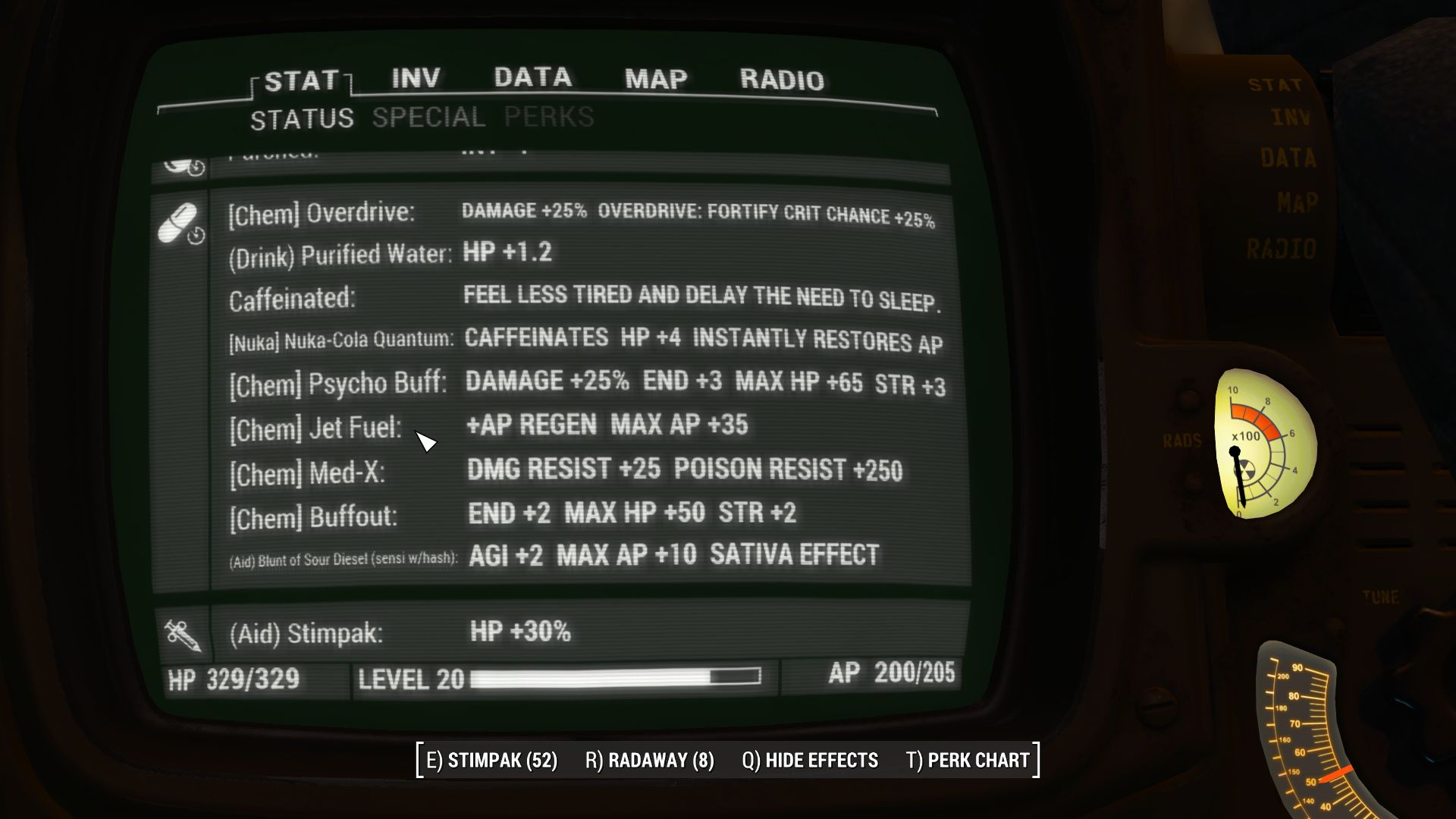This screenshot has width=1456, height=819.
Task: Open the PERKS sub-section
Action: coord(548,117)
